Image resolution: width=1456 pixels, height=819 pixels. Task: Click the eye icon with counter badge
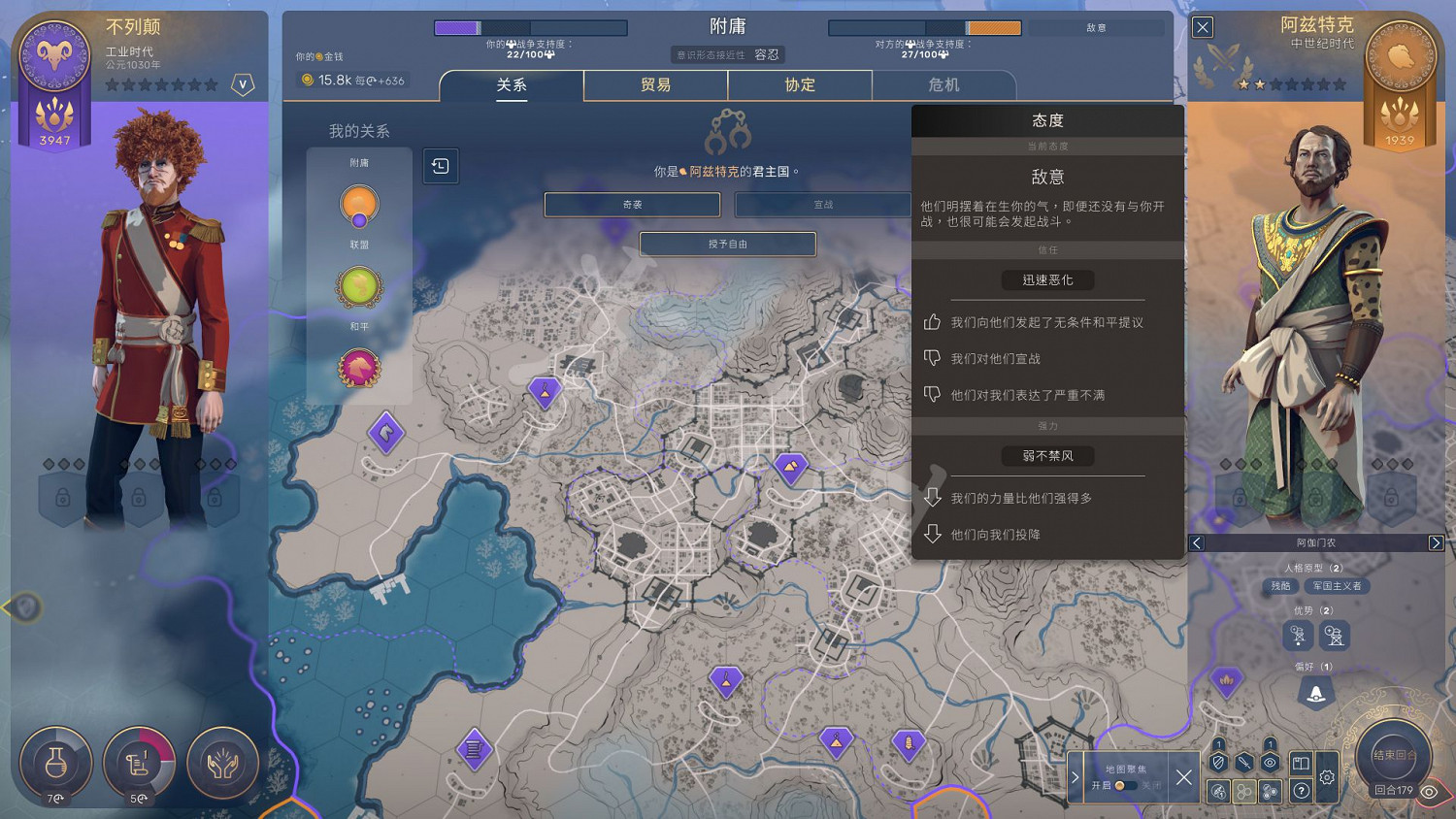pos(1269,762)
